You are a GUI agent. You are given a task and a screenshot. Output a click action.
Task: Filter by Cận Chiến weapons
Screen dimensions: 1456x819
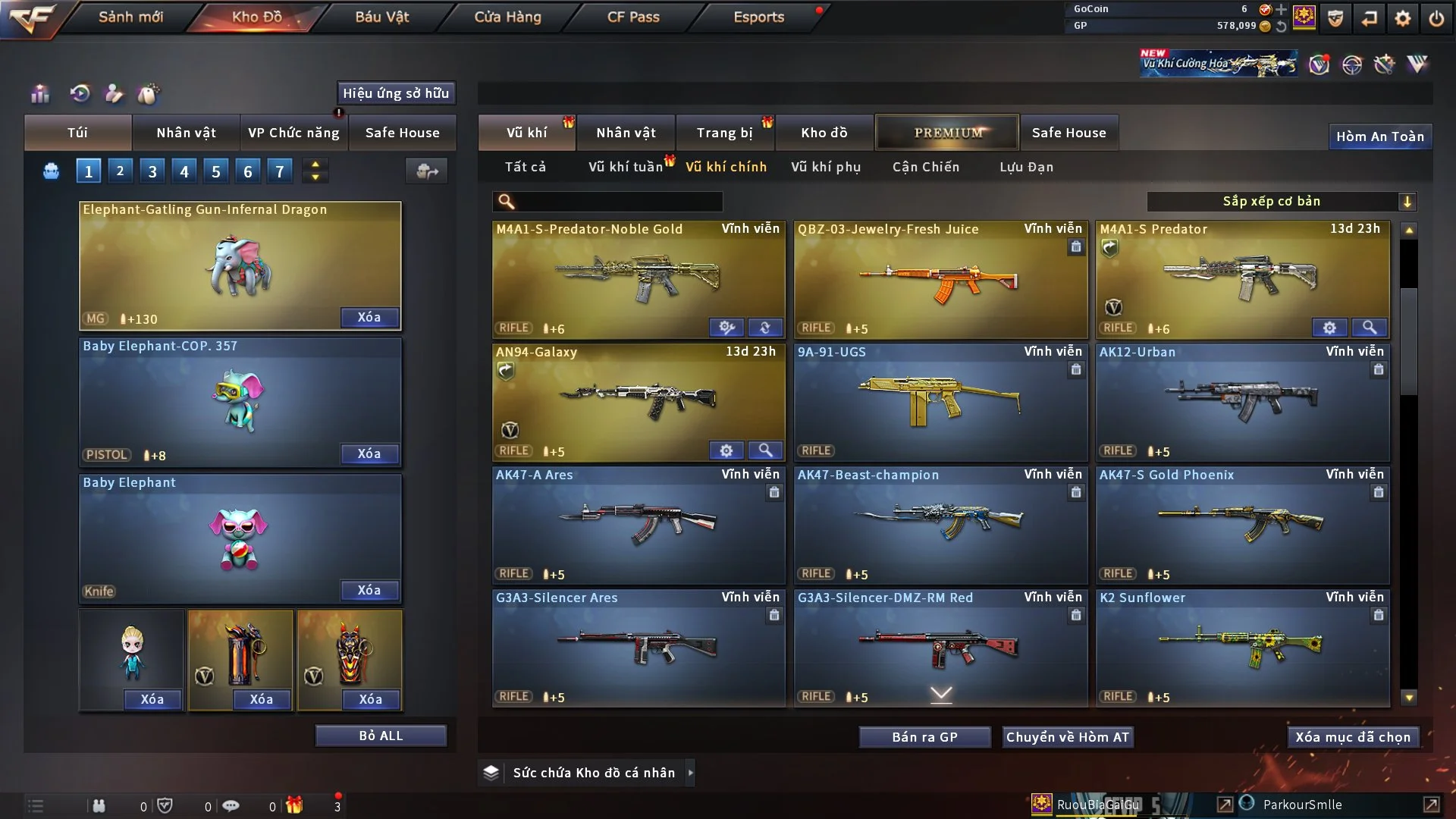point(925,167)
